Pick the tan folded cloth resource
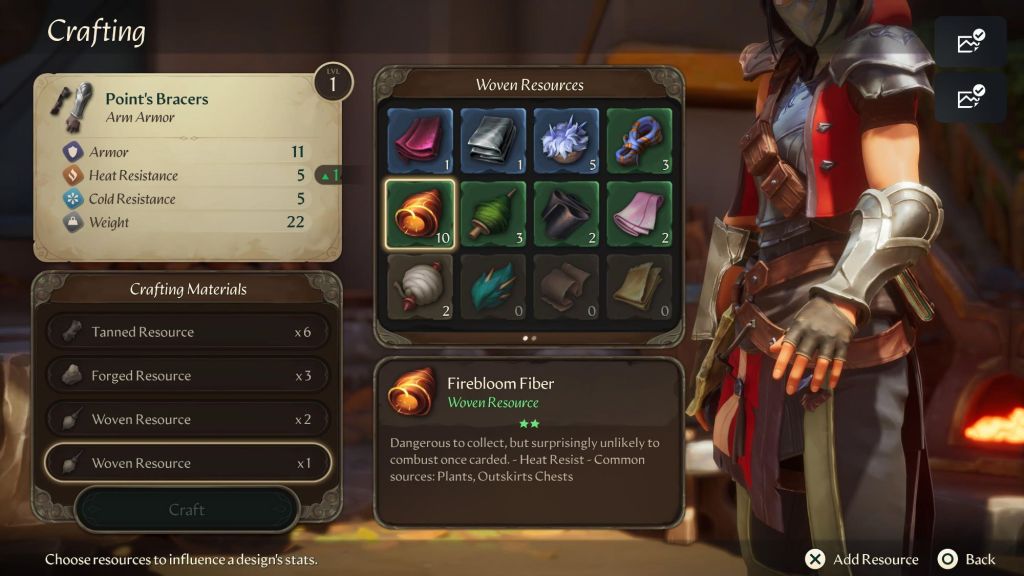Image resolution: width=1024 pixels, height=576 pixels. click(x=639, y=287)
